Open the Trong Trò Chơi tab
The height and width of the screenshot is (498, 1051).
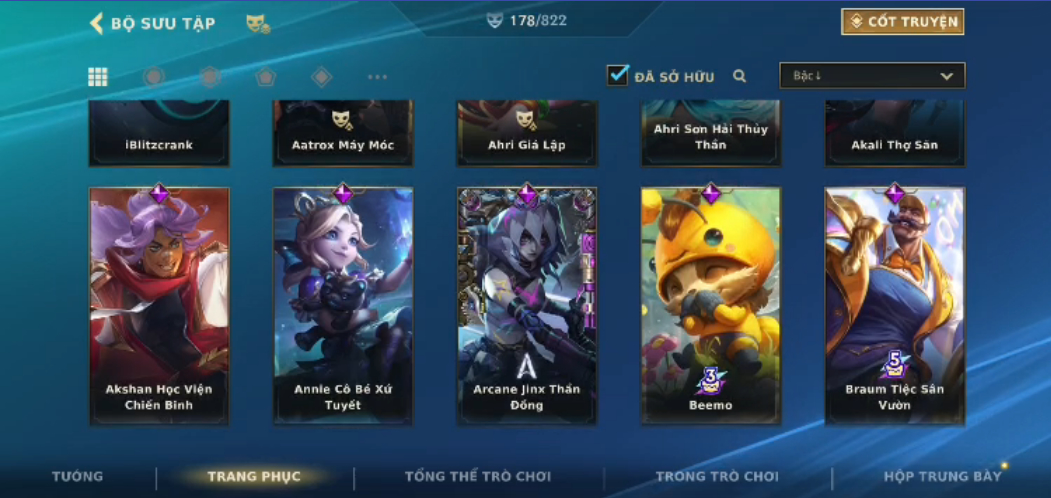(x=717, y=476)
